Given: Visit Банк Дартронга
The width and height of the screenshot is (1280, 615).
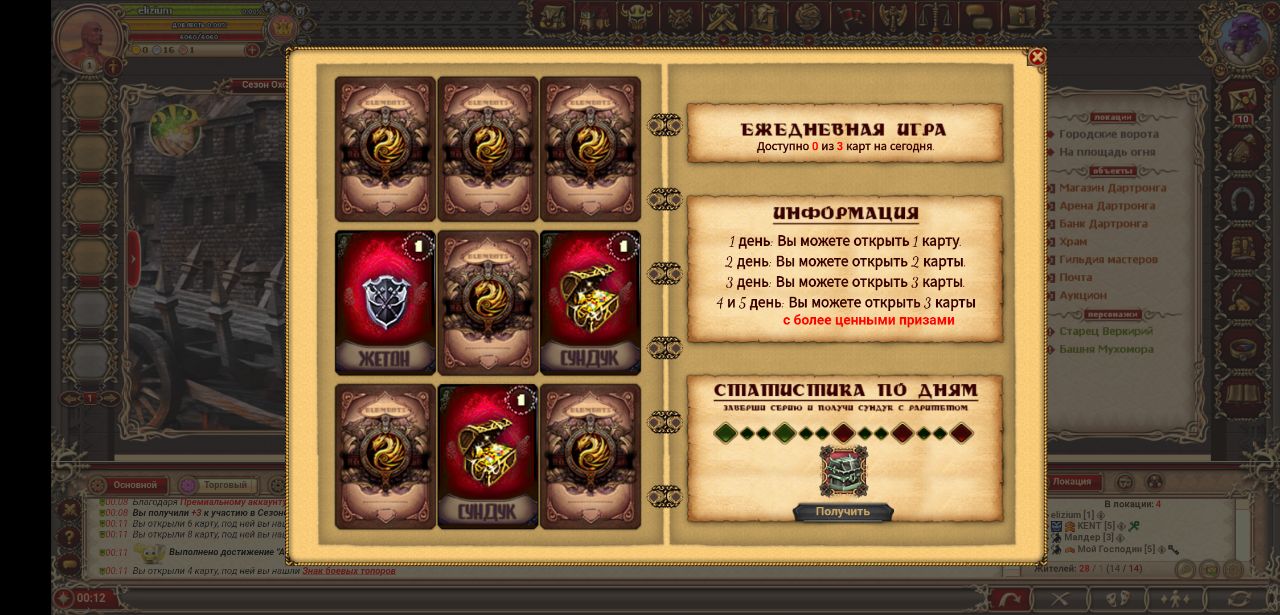Looking at the screenshot, I should coord(1103,224).
